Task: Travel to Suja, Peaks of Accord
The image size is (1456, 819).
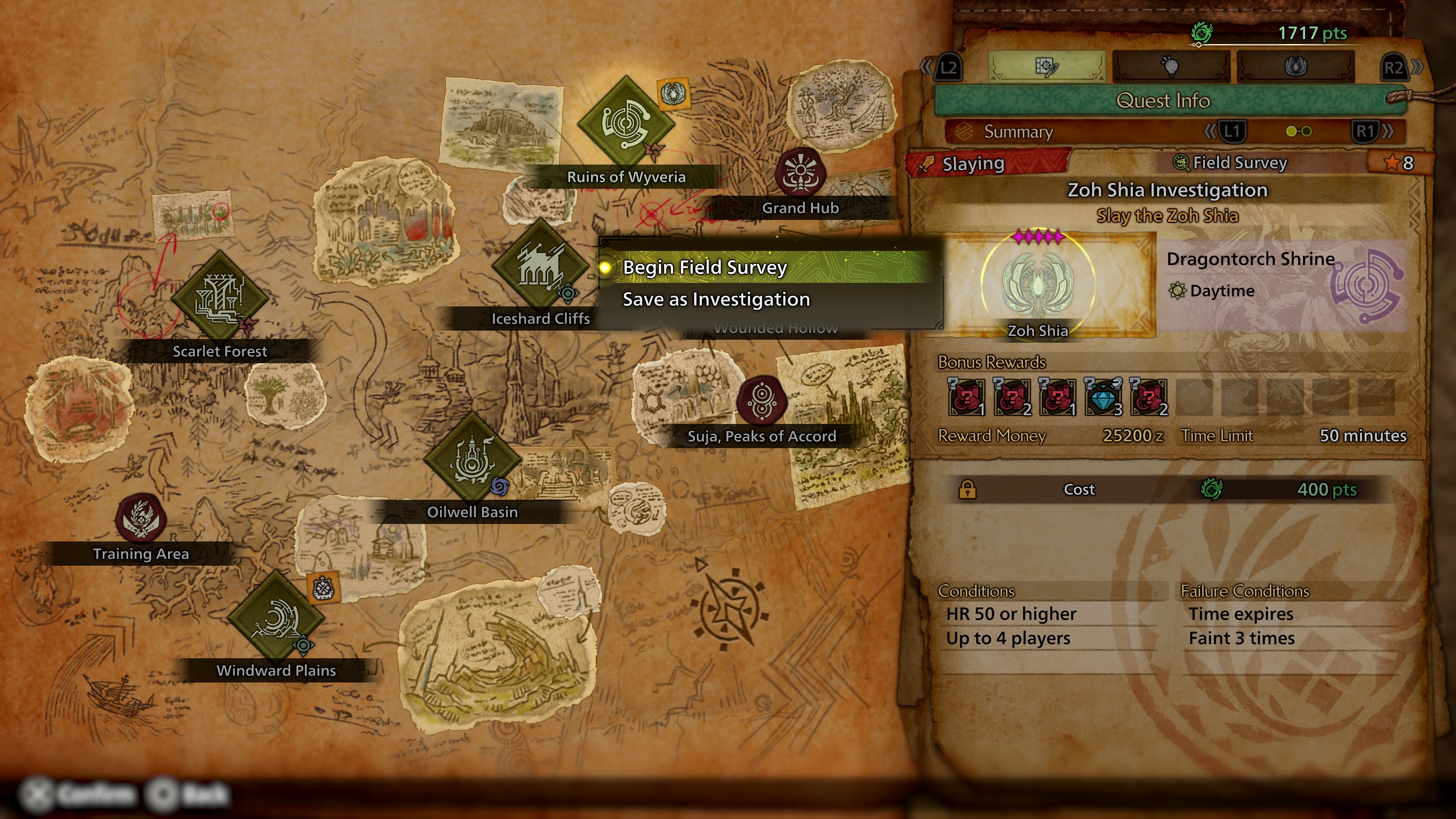Action: [762, 401]
